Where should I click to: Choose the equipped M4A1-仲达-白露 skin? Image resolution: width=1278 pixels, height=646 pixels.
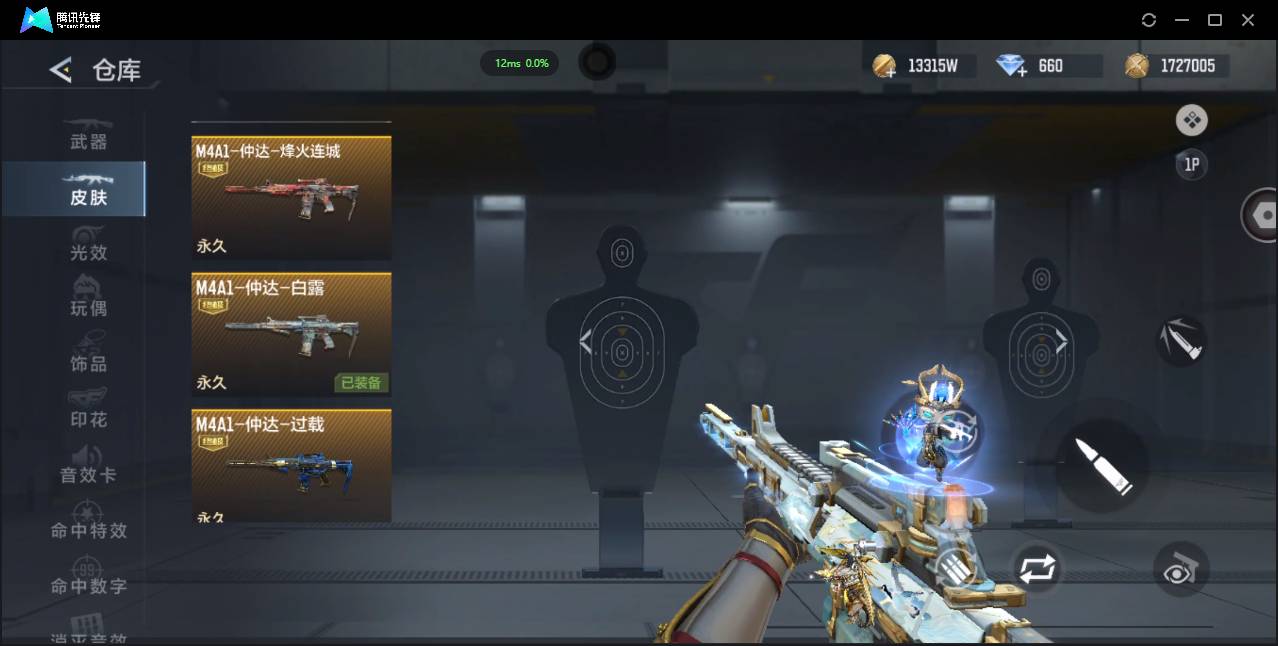[x=291, y=335]
